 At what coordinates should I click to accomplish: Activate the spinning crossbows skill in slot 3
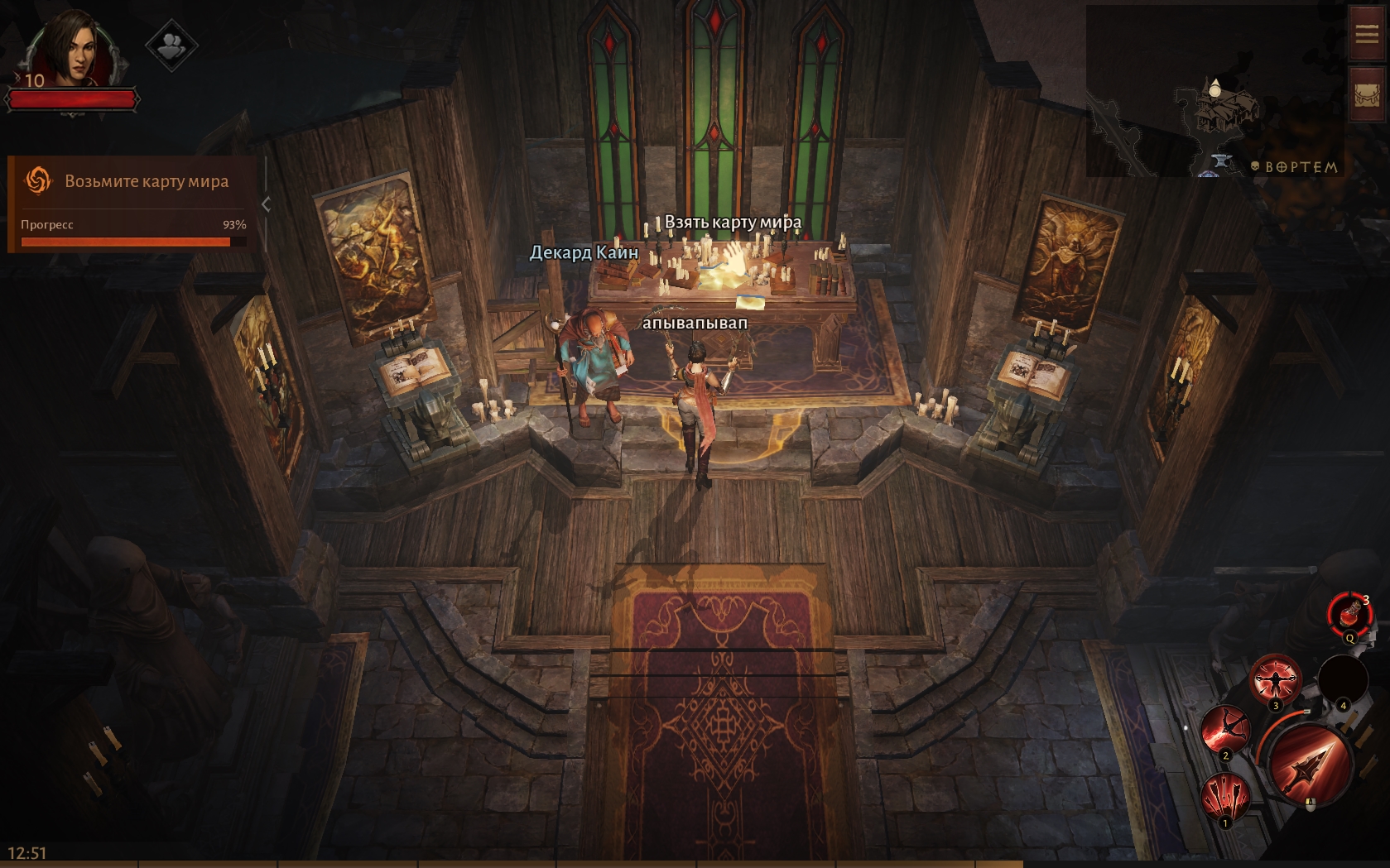1275,680
